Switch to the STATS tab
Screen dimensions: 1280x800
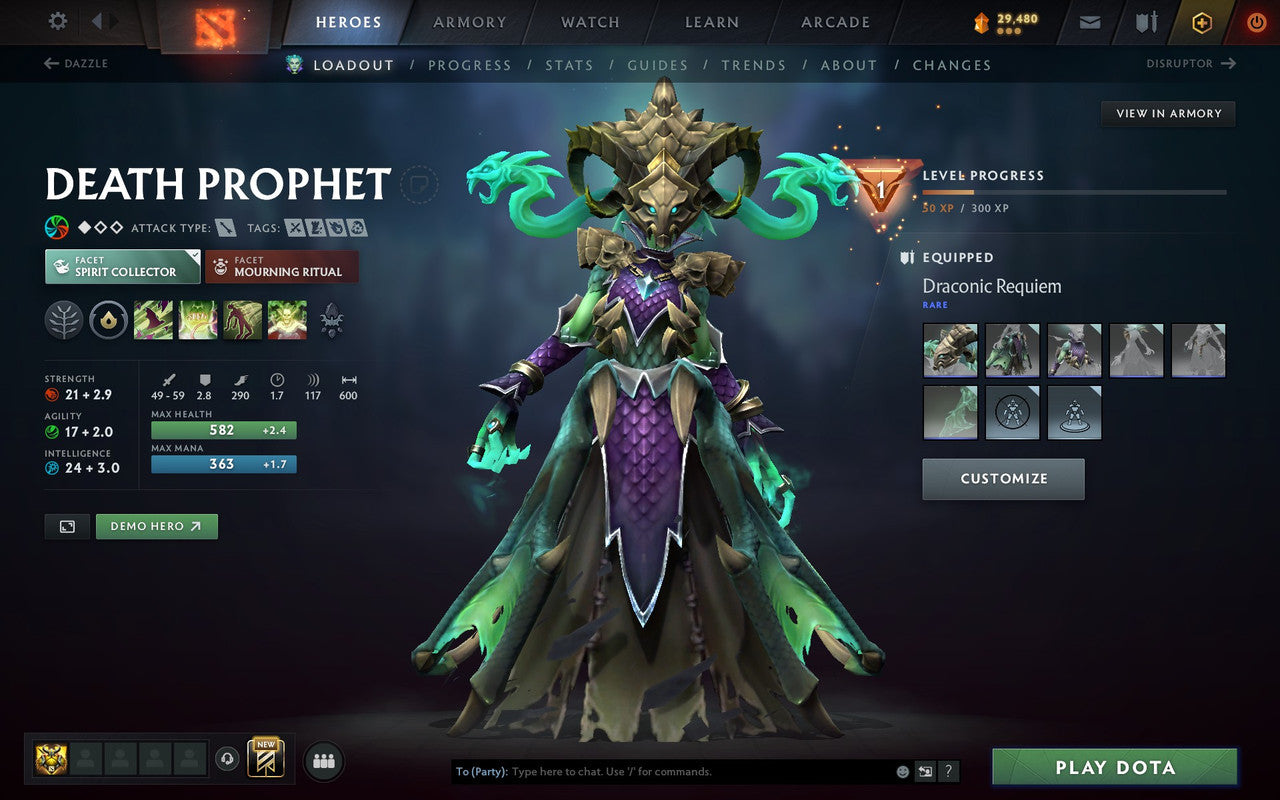[569, 64]
